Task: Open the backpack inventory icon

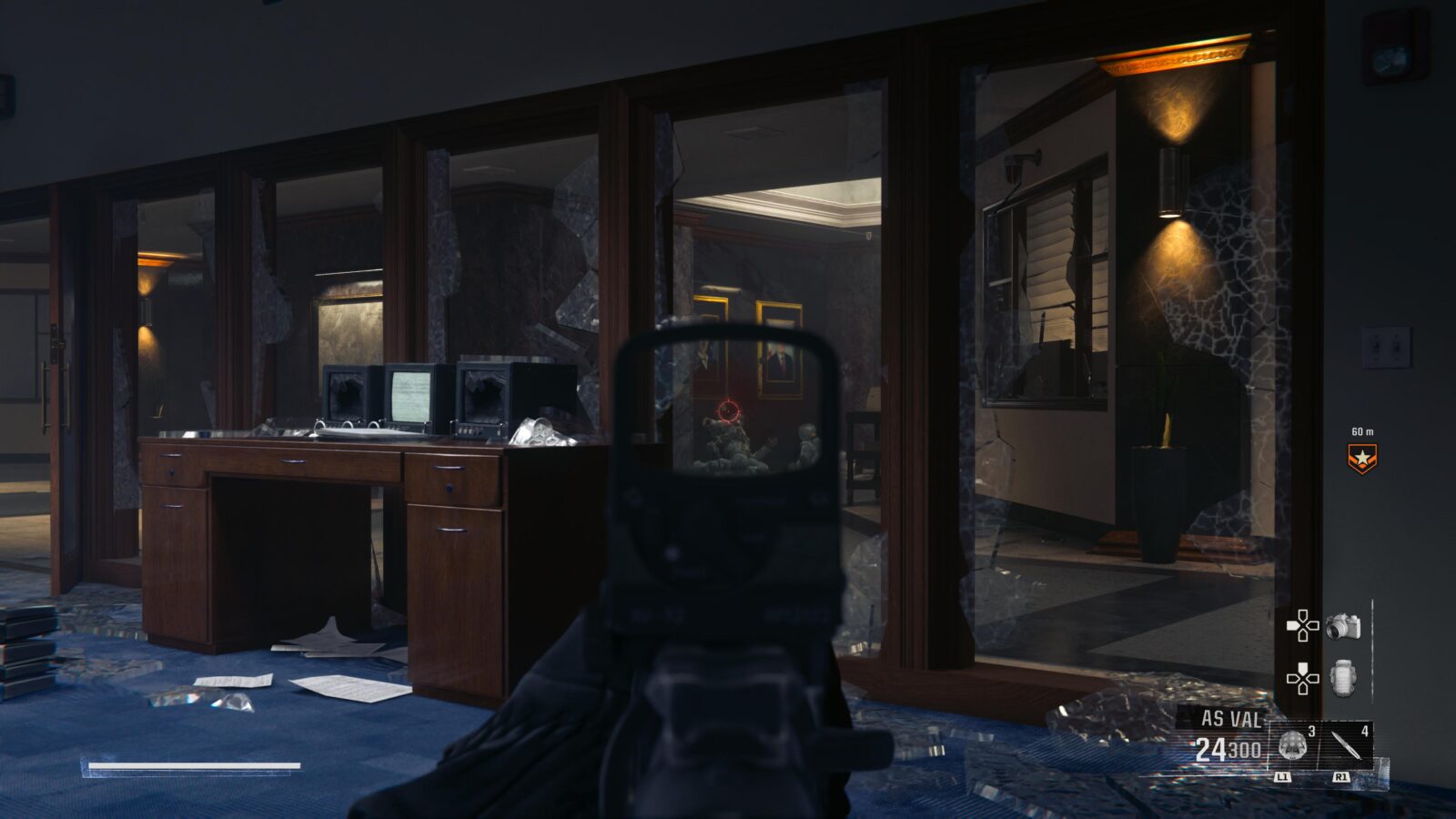Action: point(1344,679)
